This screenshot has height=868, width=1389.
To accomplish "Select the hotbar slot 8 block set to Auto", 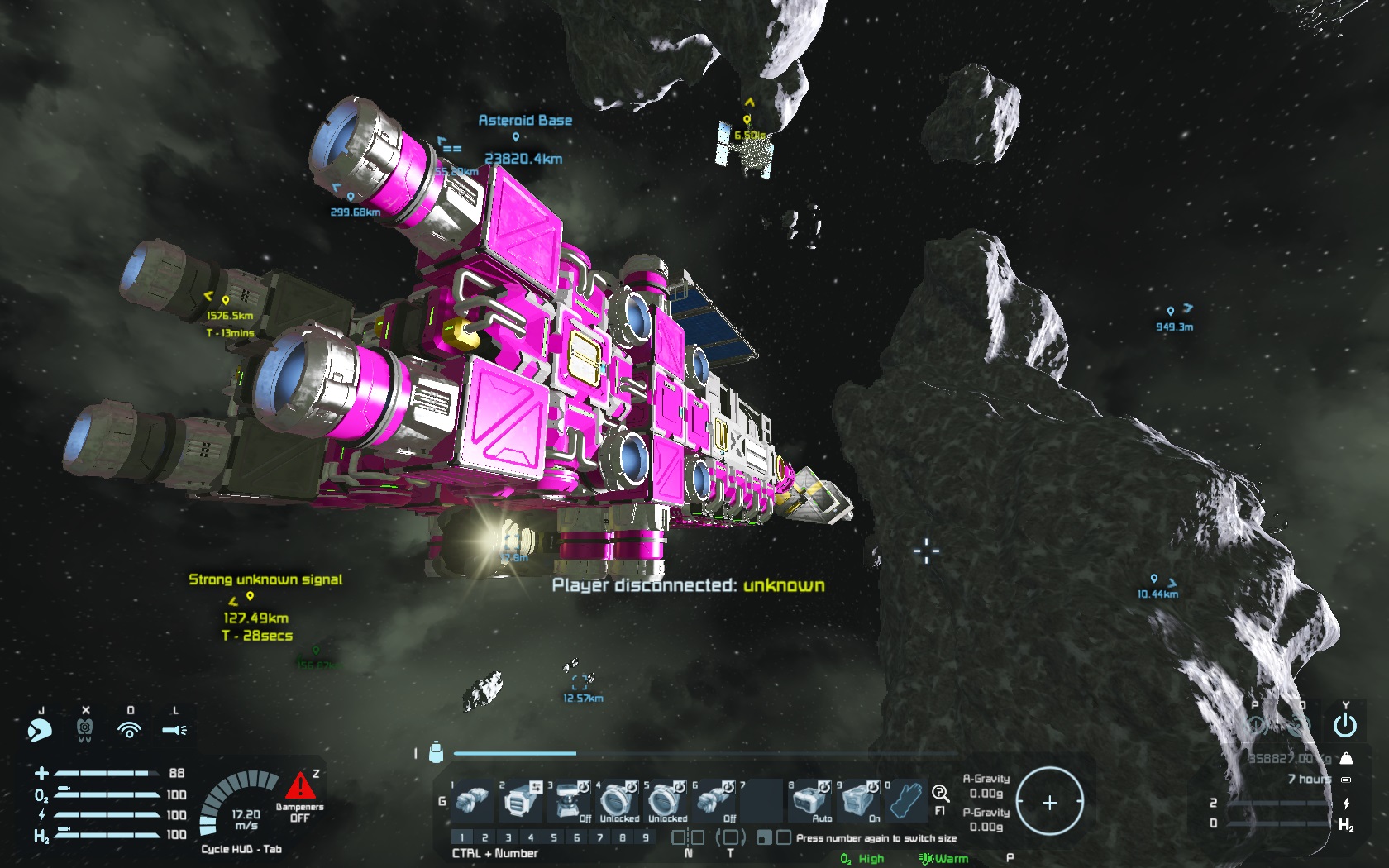I will pos(809,801).
